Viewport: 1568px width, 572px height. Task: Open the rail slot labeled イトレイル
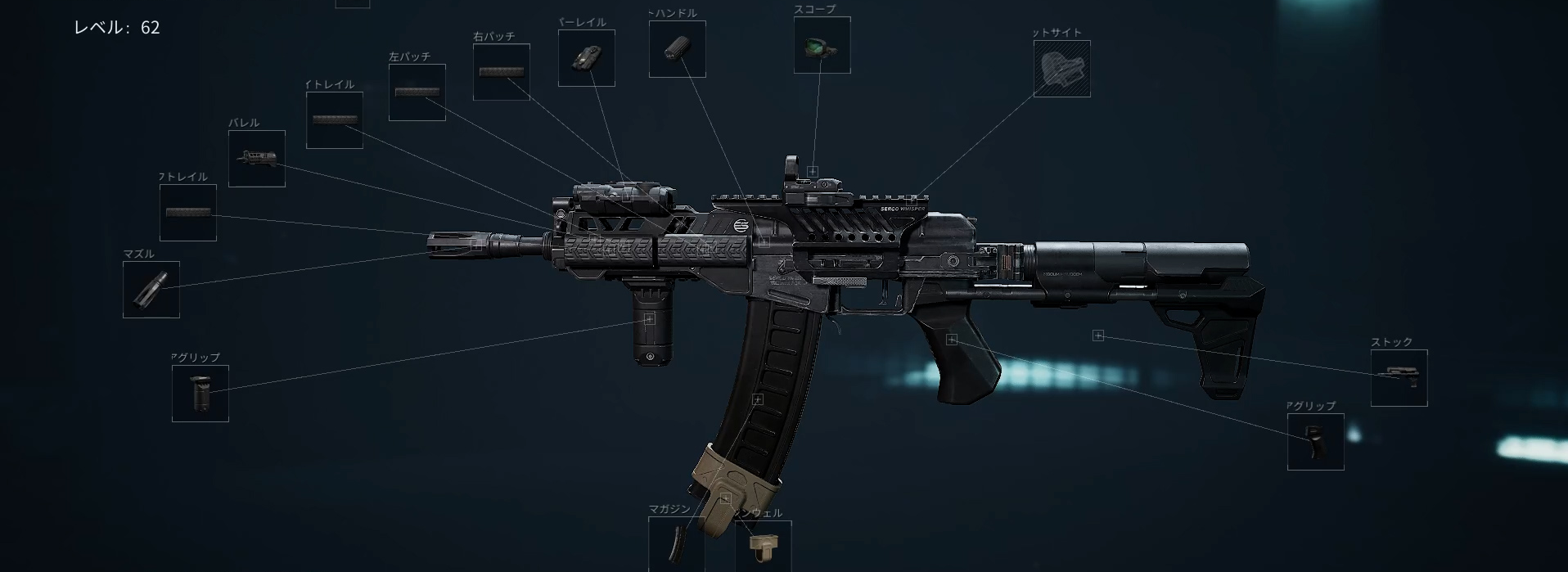[335, 120]
